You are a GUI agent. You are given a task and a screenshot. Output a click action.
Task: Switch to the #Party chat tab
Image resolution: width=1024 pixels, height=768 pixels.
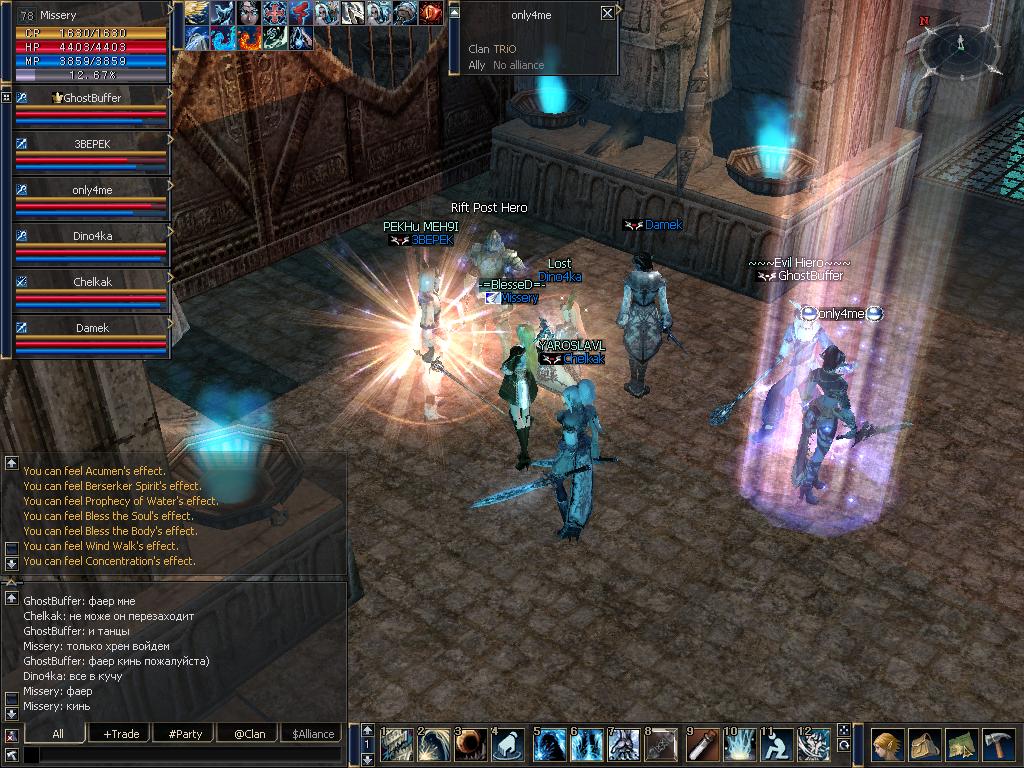coord(185,734)
